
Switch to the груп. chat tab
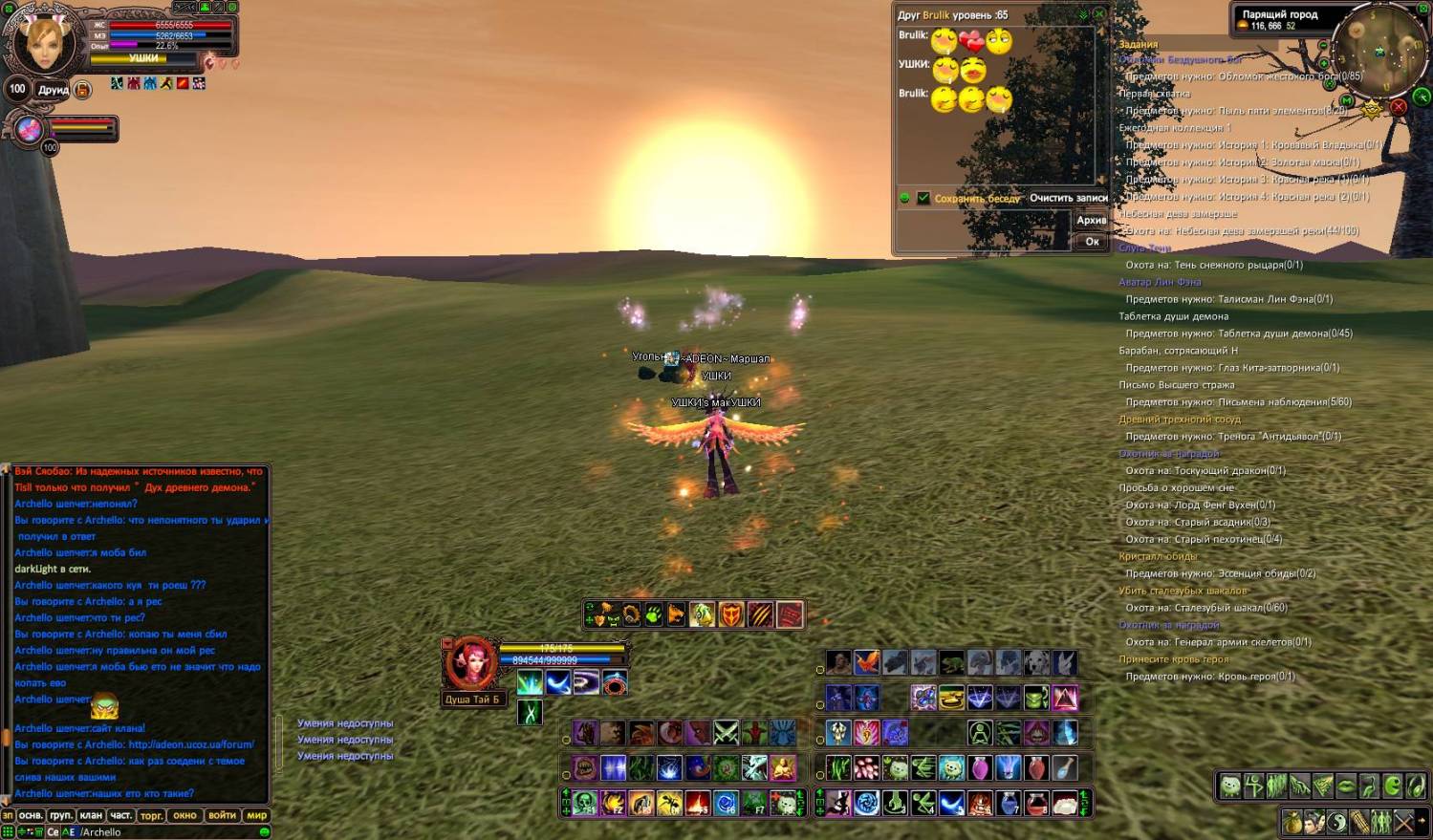click(x=61, y=815)
